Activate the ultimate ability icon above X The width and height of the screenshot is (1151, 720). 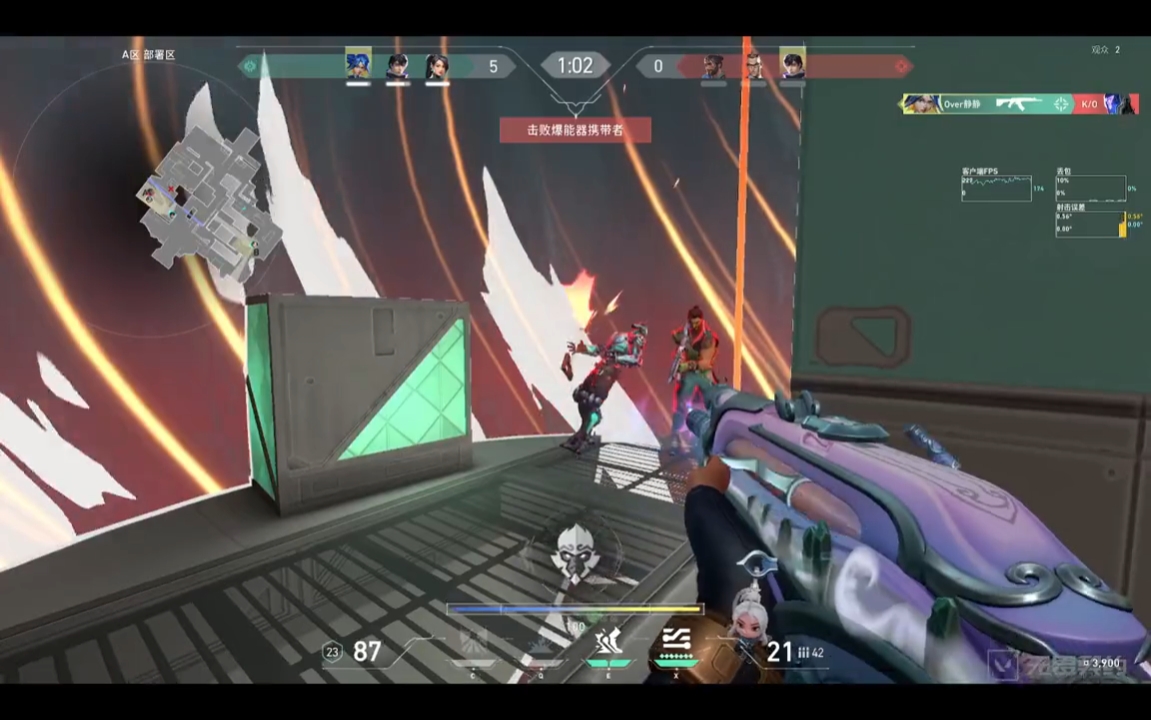pos(675,642)
